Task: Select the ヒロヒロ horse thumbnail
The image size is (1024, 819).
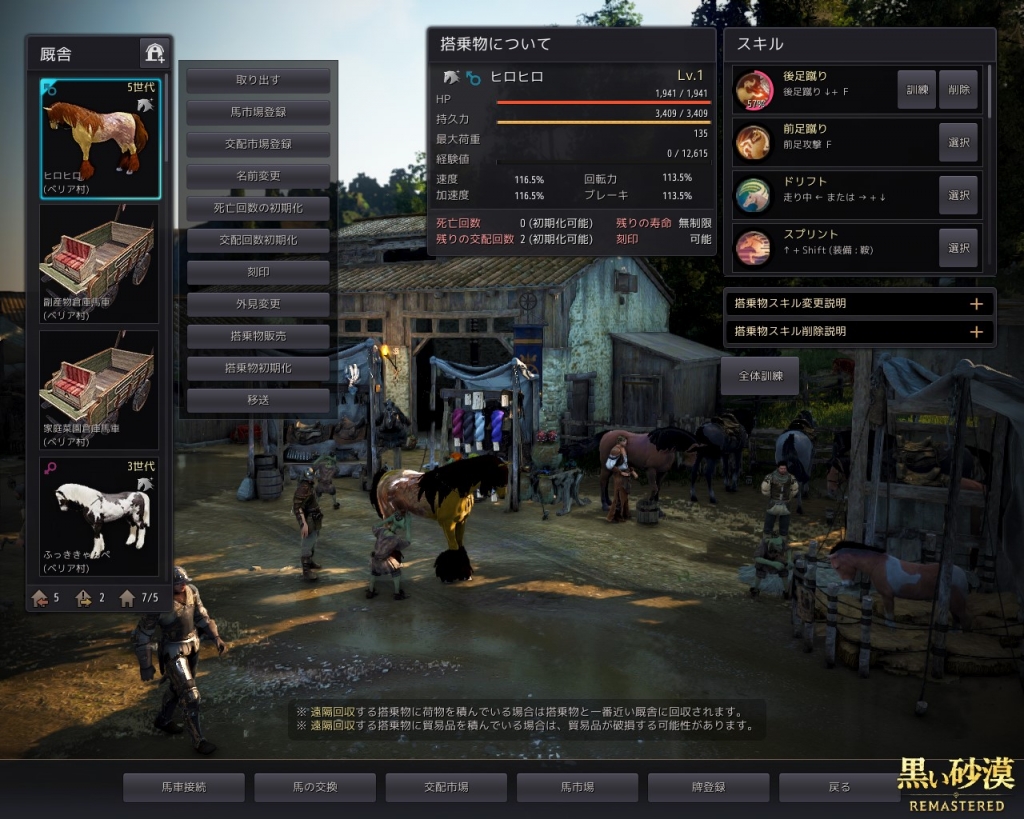Action: pos(99,138)
